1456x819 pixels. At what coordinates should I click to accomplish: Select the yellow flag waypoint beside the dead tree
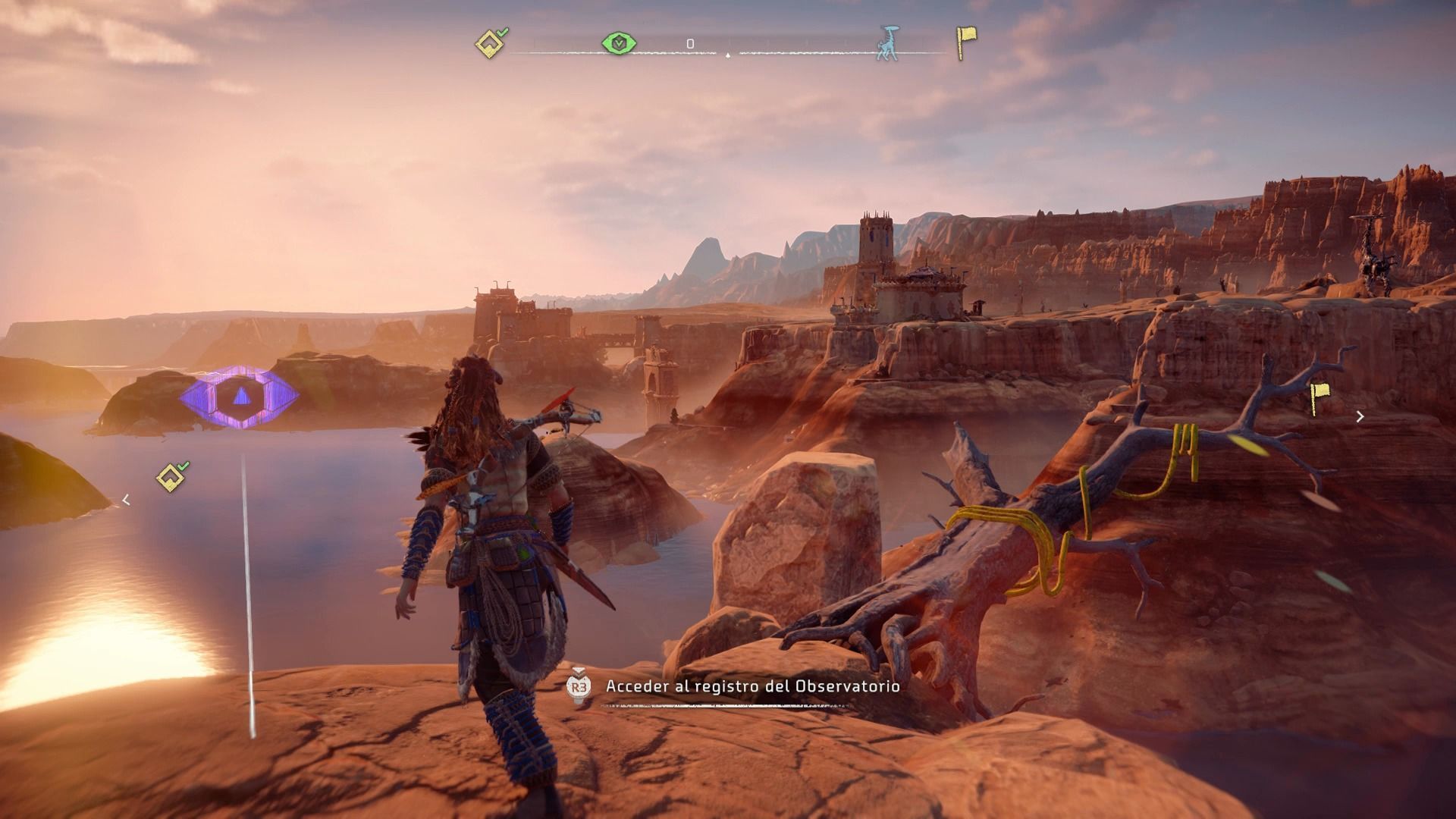[1320, 399]
